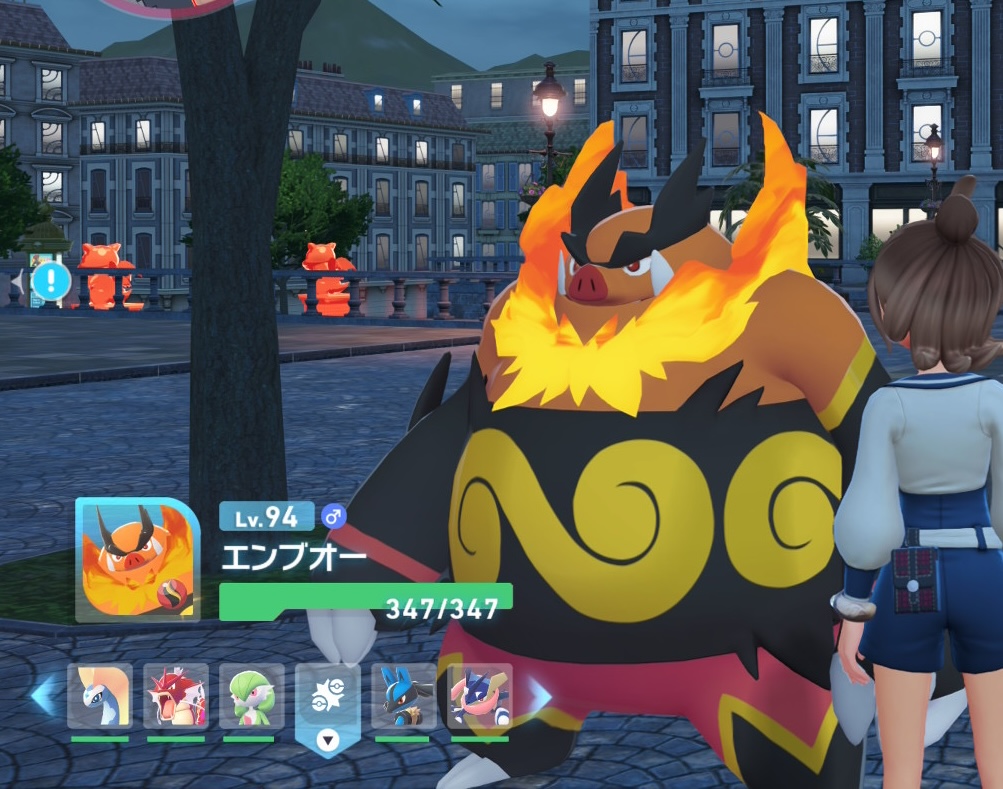The width and height of the screenshot is (1003, 789).
Task: Open the blue exclamation mark notification
Action: pos(50,282)
